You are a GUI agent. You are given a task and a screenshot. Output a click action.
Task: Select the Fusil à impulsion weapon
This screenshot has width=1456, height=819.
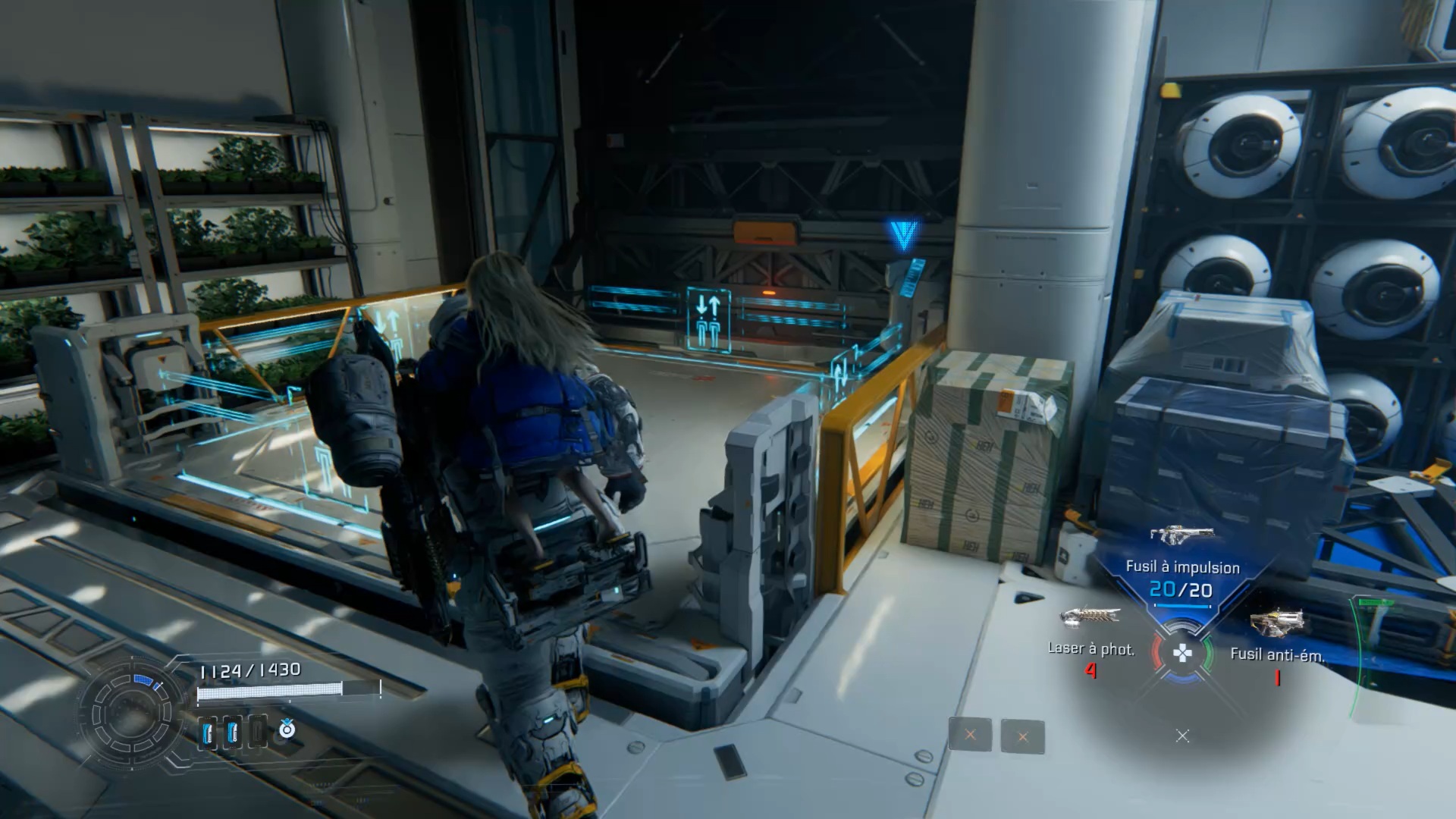[1182, 535]
